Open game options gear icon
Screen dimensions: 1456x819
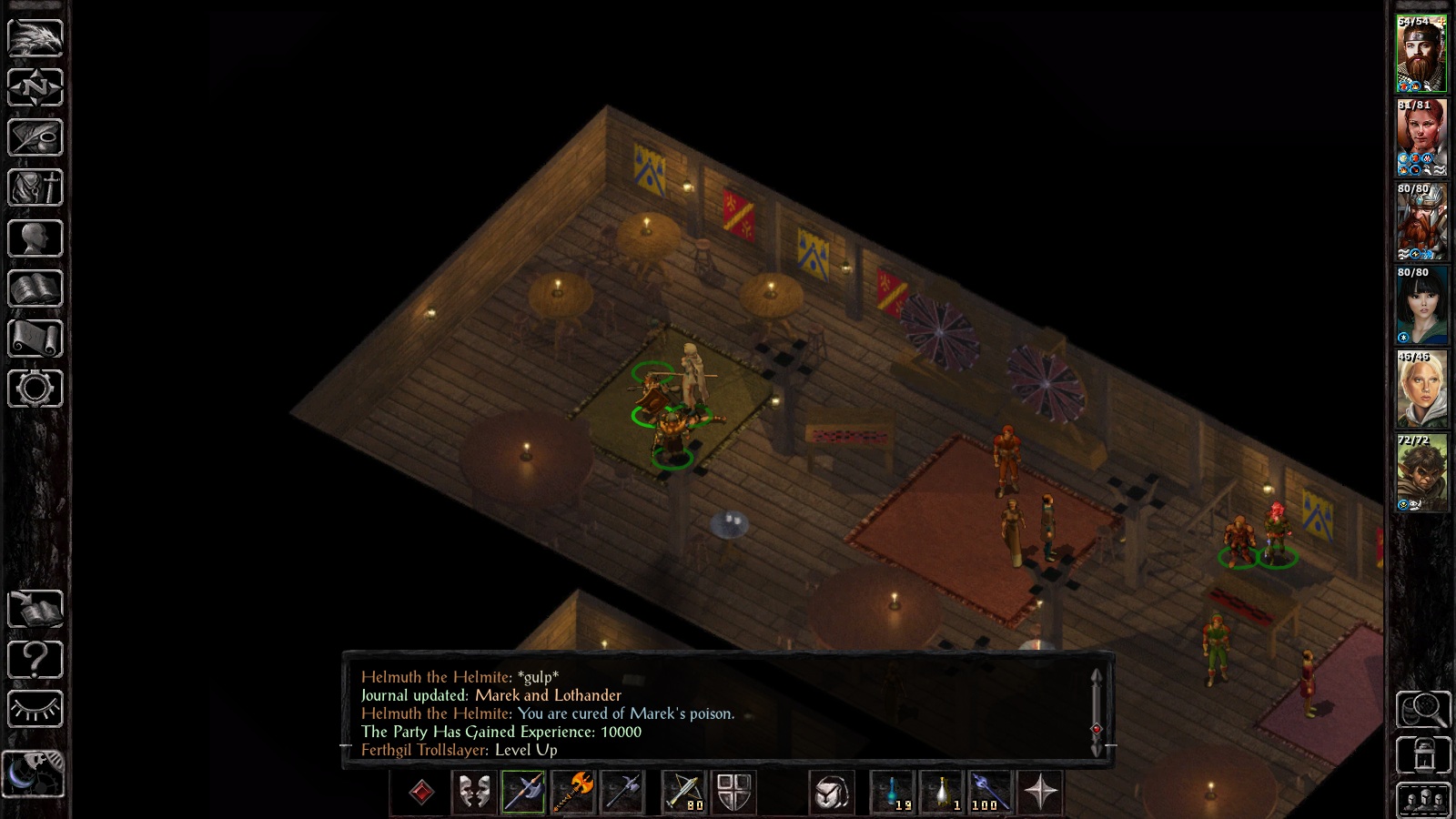coord(35,389)
